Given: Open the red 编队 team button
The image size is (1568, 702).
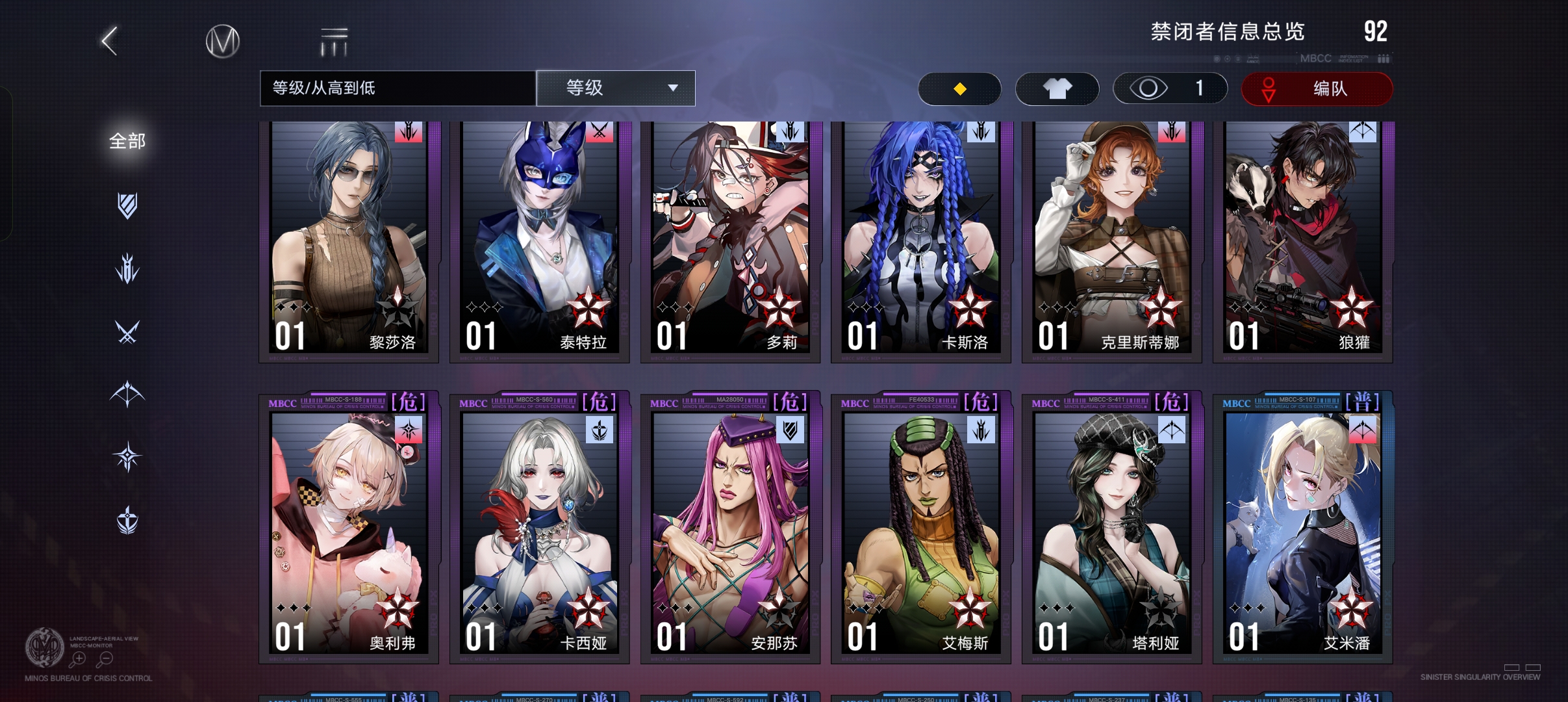Looking at the screenshot, I should (x=1317, y=88).
